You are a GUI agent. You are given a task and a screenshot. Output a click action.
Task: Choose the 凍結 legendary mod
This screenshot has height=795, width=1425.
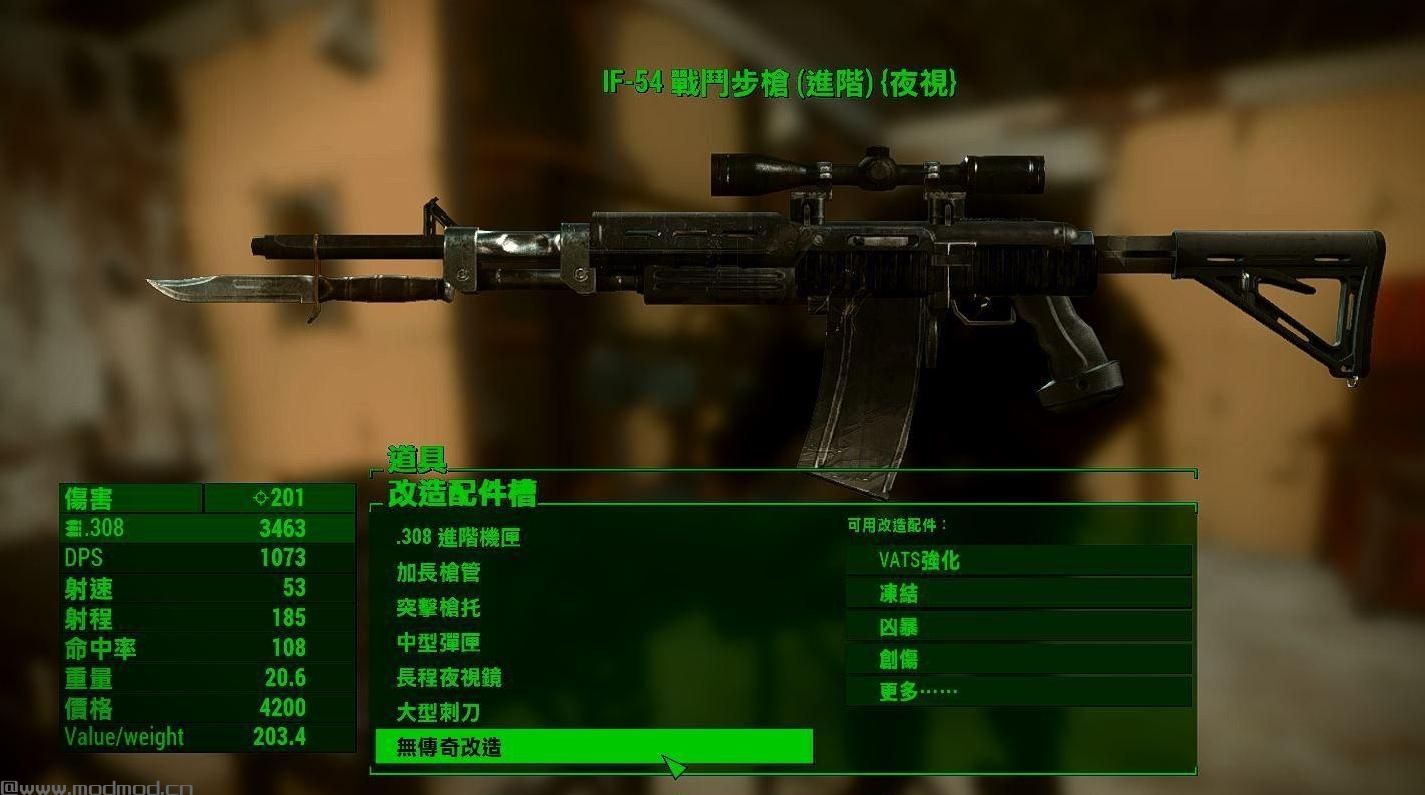click(x=1018, y=594)
